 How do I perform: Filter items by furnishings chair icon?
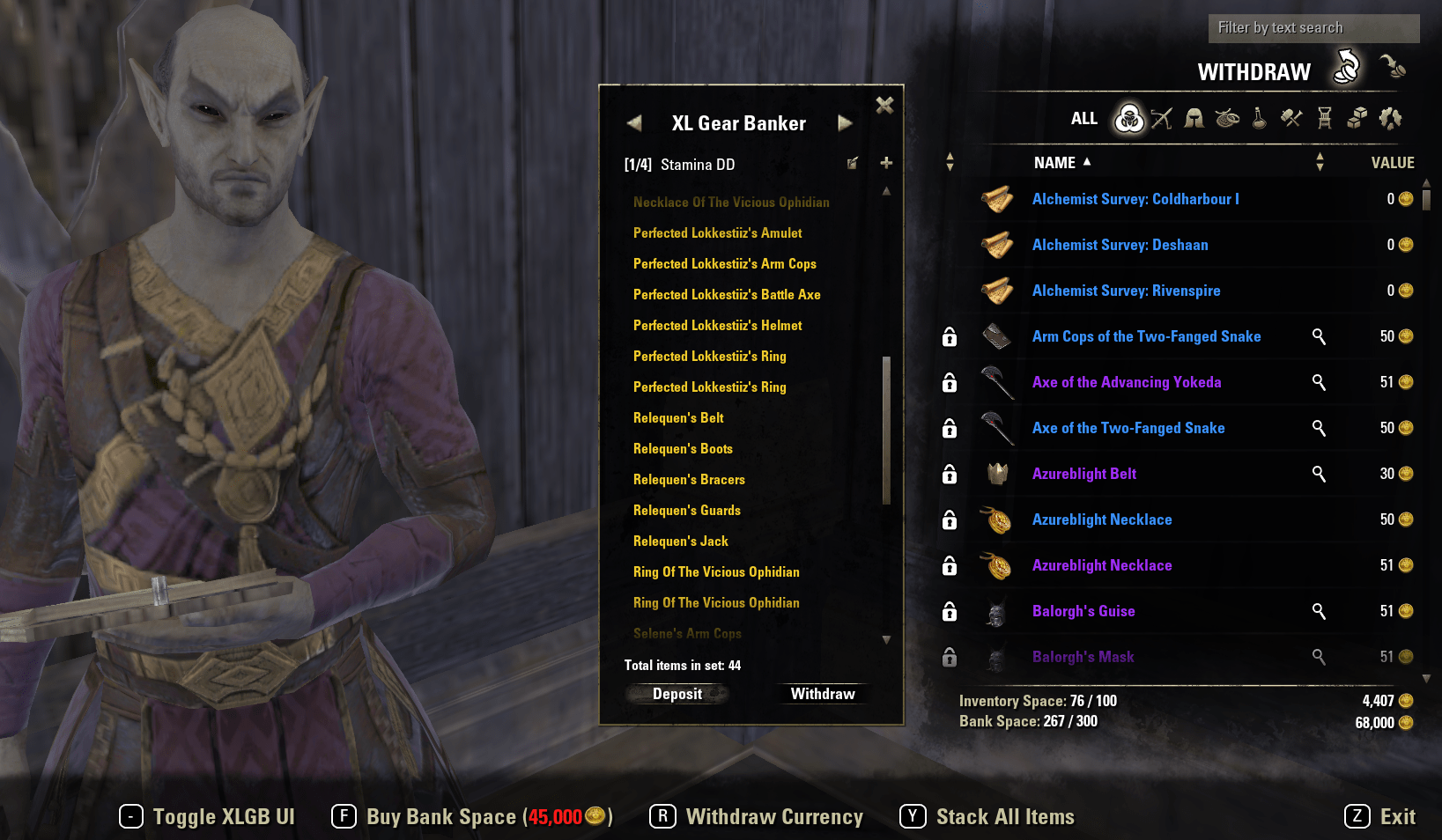click(1323, 118)
